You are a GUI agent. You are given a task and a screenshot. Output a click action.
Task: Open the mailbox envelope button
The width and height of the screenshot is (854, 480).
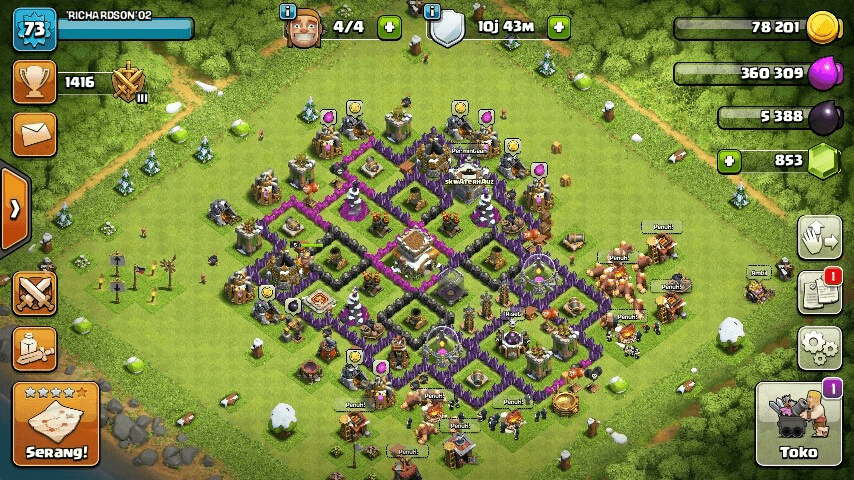tap(34, 134)
